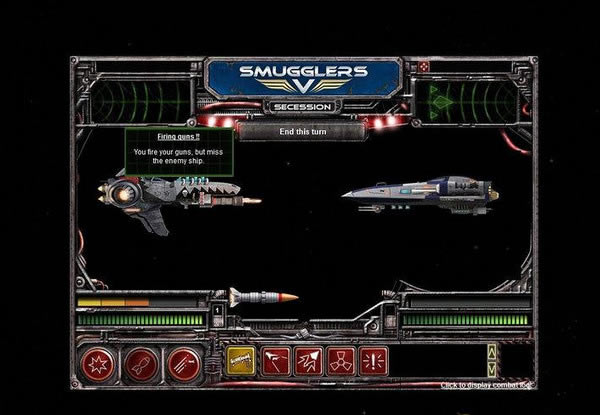Activate the round twin-laser weapon button
600x415 pixels.
click(x=183, y=362)
